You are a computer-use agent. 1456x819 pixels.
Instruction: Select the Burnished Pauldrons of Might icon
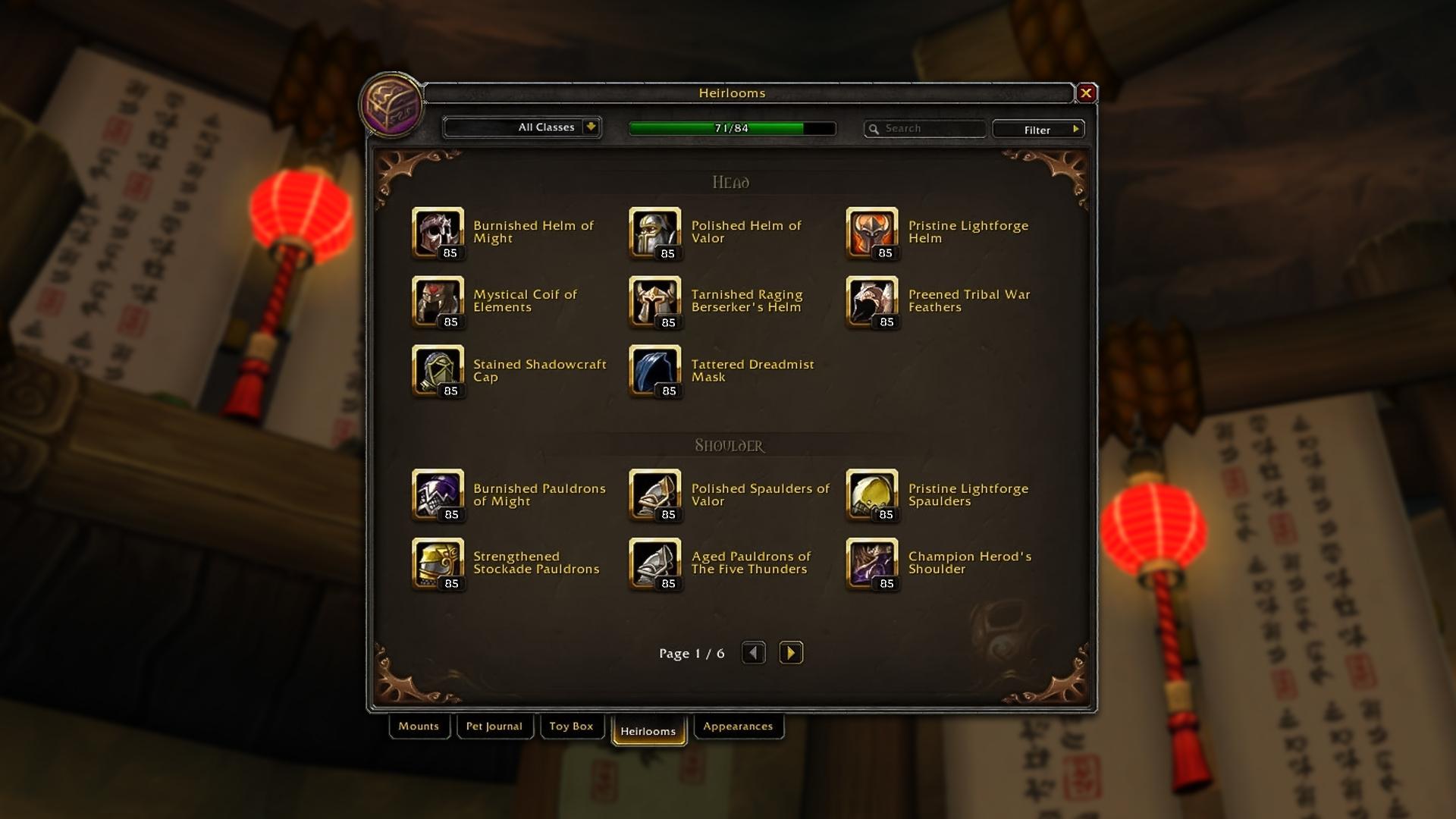[438, 494]
